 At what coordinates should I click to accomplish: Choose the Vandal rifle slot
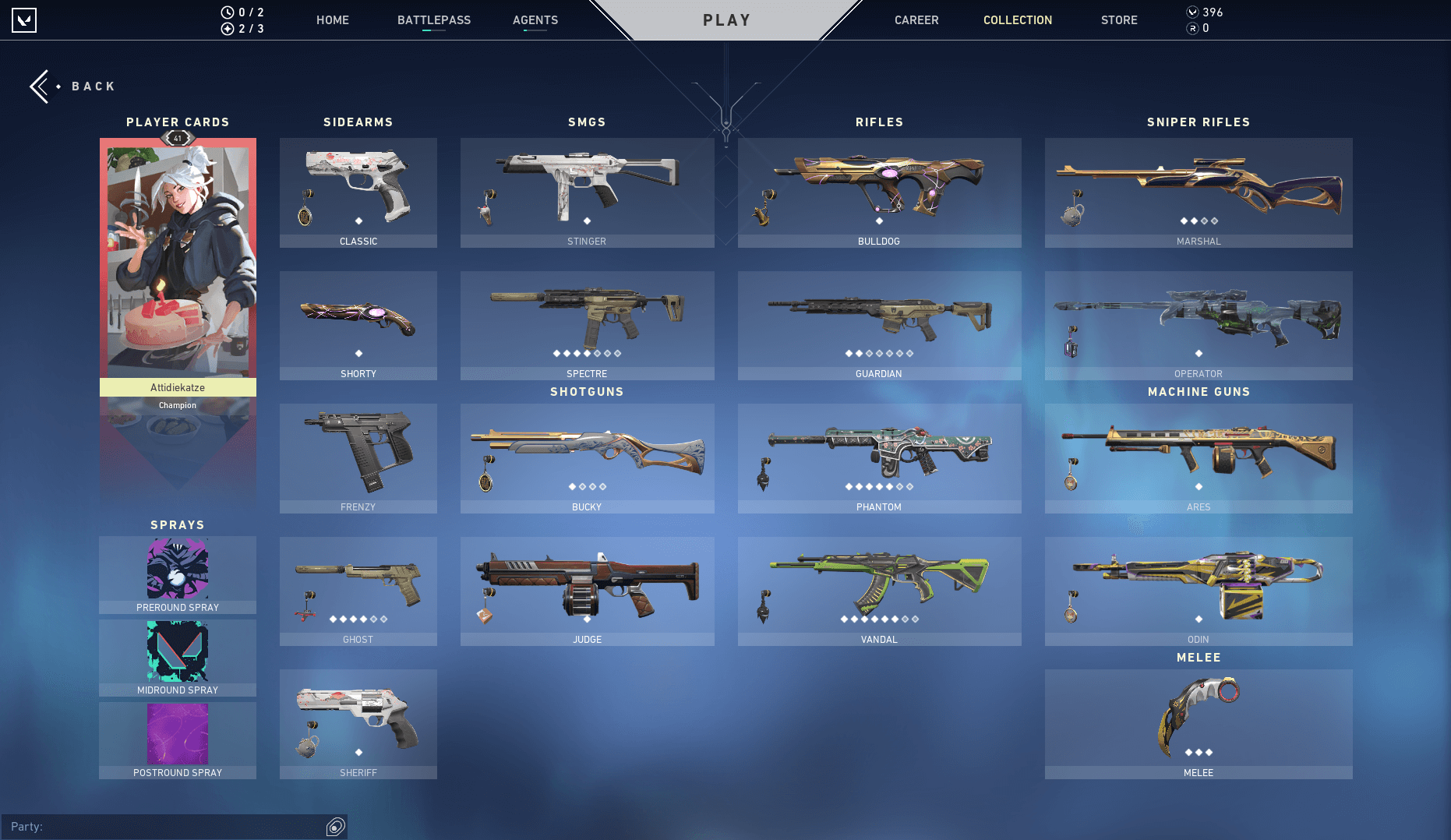coord(879,591)
